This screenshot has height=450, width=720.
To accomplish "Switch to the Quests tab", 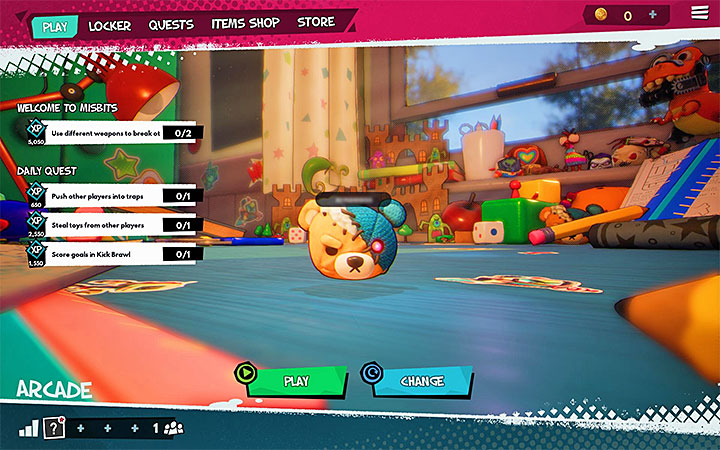I will [171, 24].
